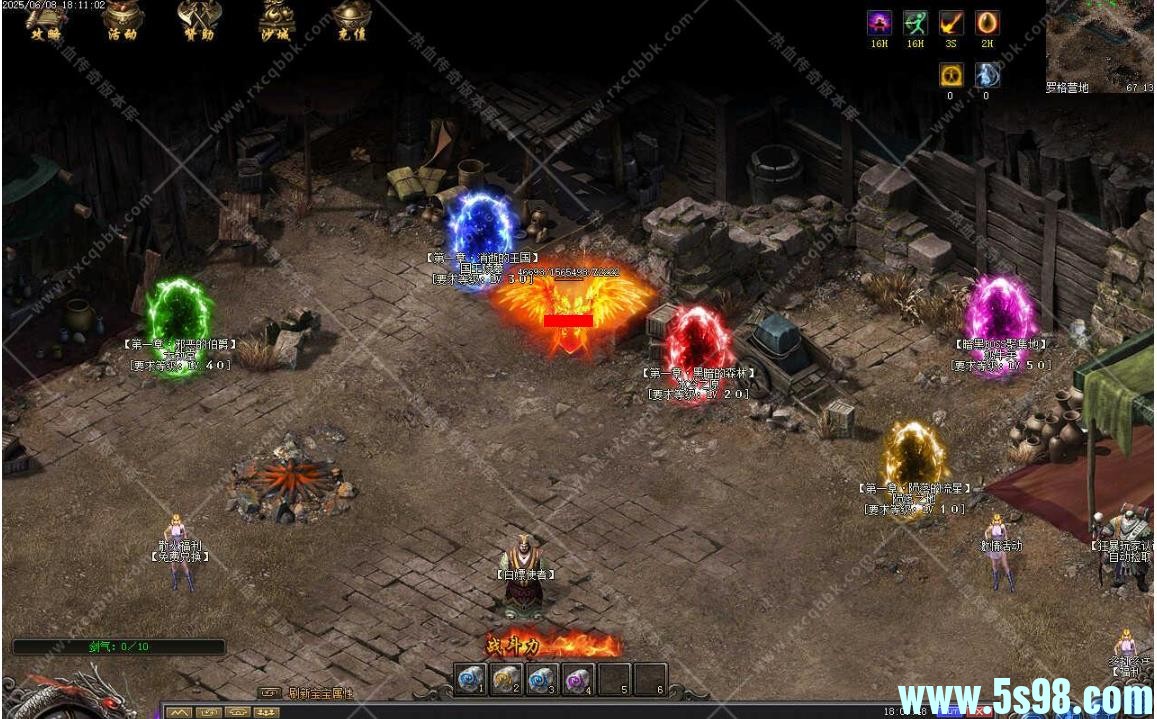The height and width of the screenshot is (719, 1157).
Task: Click the 战斗力 flaming combat power banner
Action: [553, 645]
